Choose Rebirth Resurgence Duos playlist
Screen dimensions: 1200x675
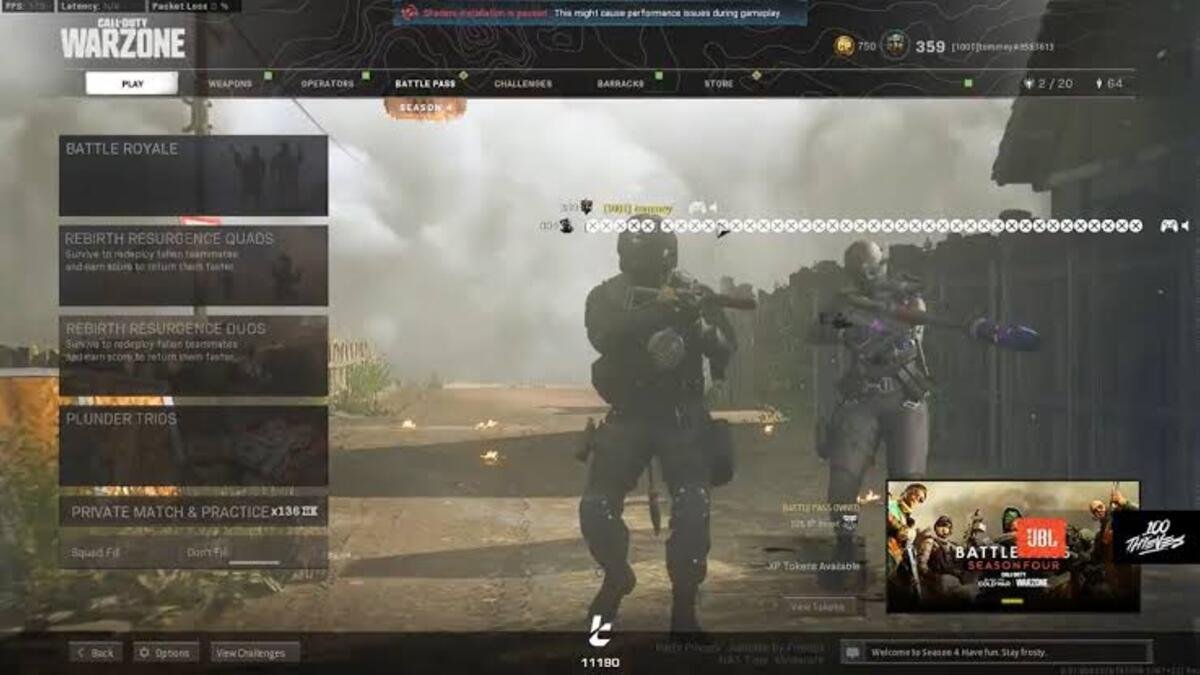pyautogui.click(x=193, y=355)
